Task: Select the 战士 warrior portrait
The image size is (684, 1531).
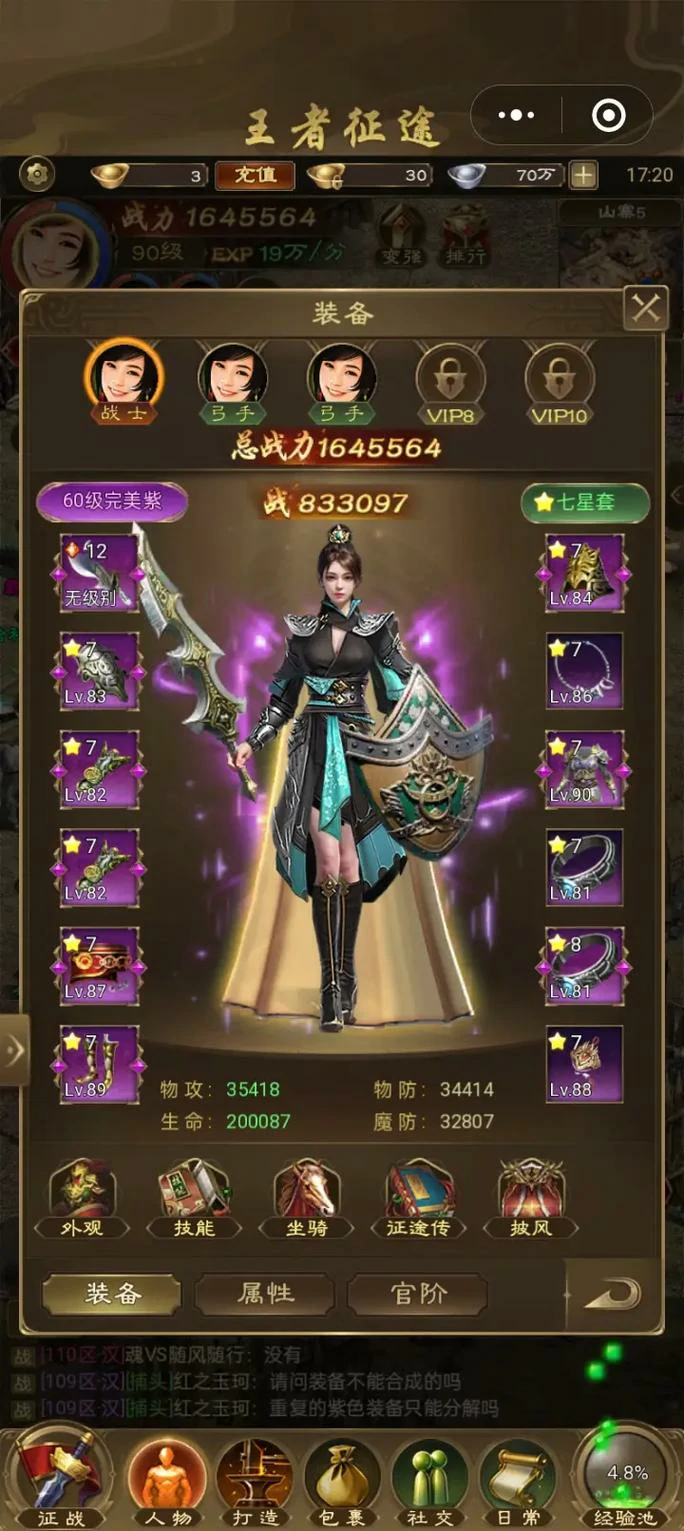Action: tap(124, 379)
